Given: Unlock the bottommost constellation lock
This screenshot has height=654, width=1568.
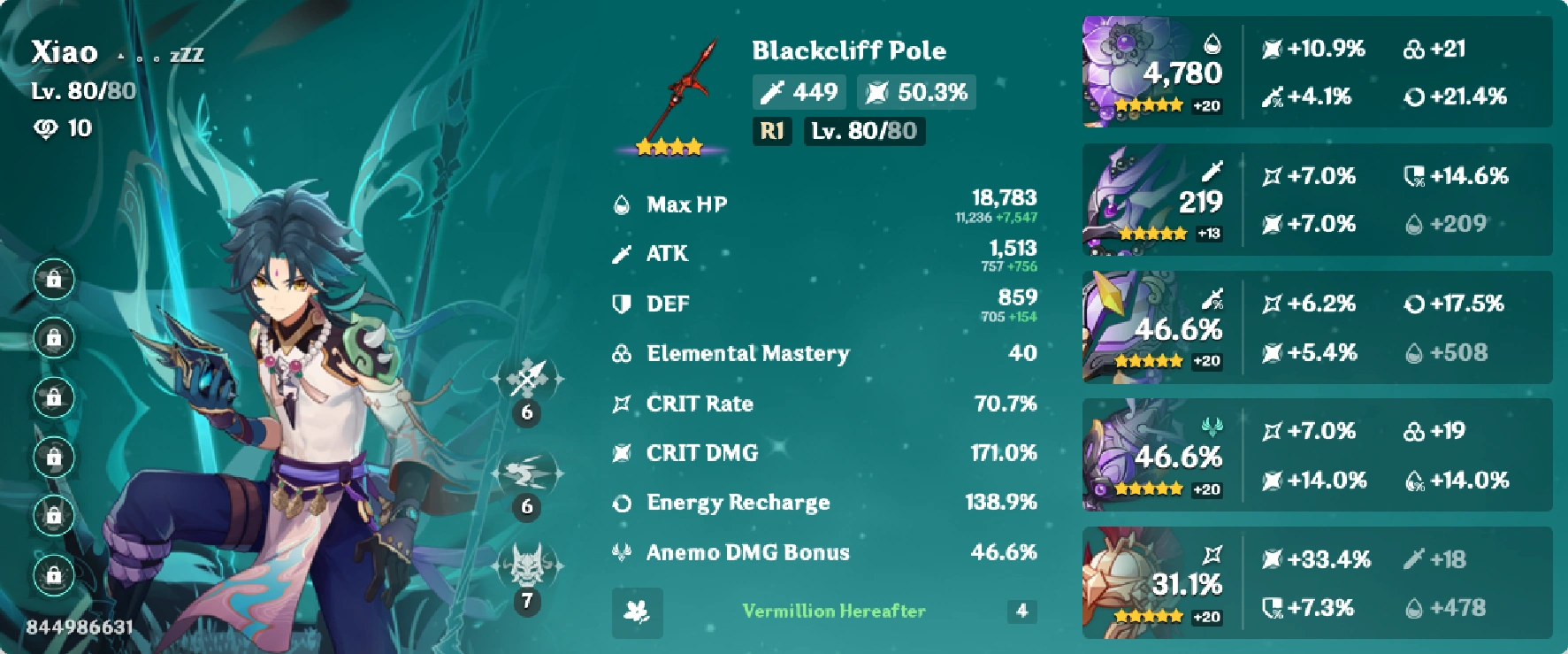Looking at the screenshot, I should click(55, 574).
